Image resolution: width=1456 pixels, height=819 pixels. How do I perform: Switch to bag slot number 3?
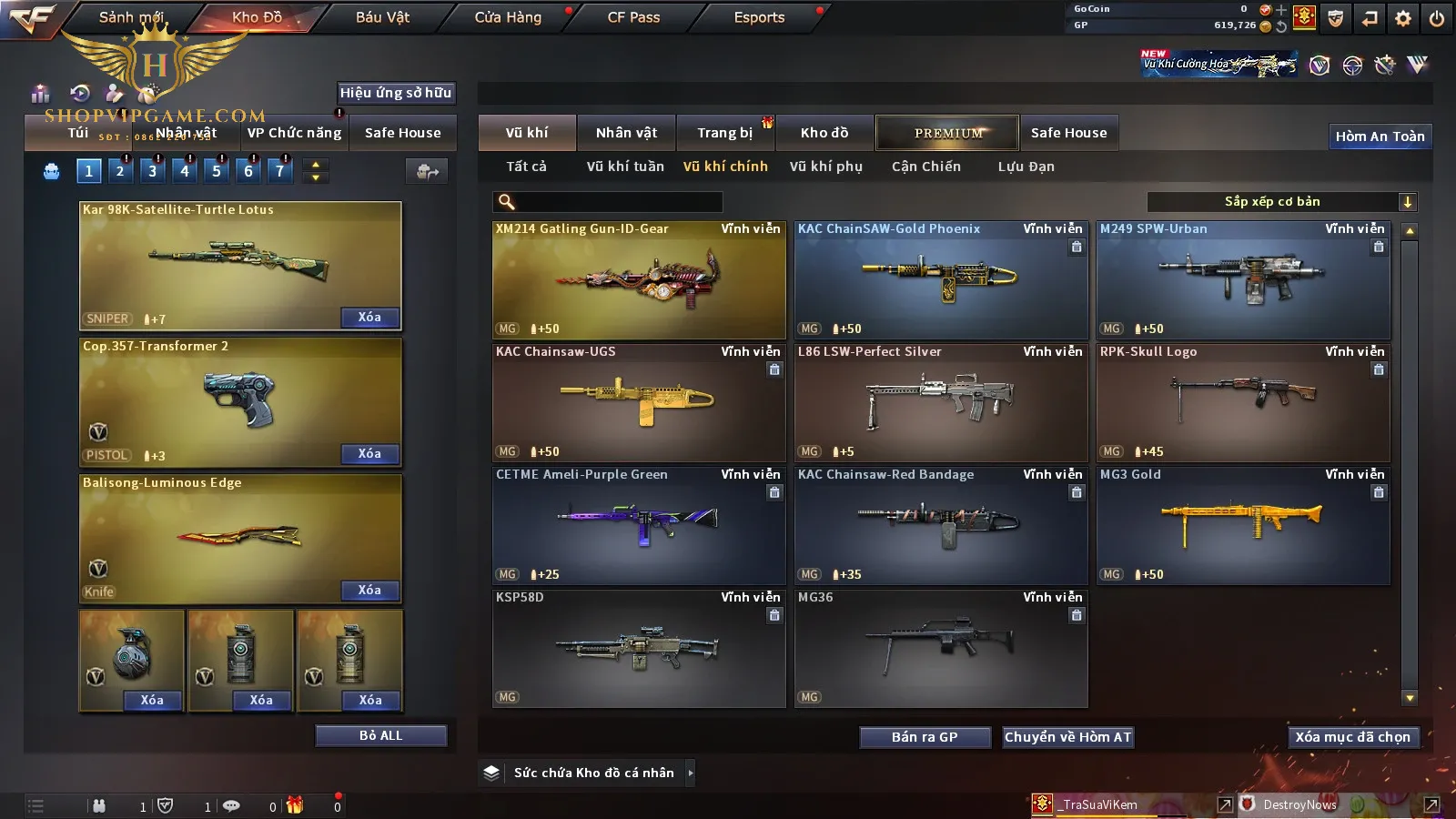tap(152, 170)
